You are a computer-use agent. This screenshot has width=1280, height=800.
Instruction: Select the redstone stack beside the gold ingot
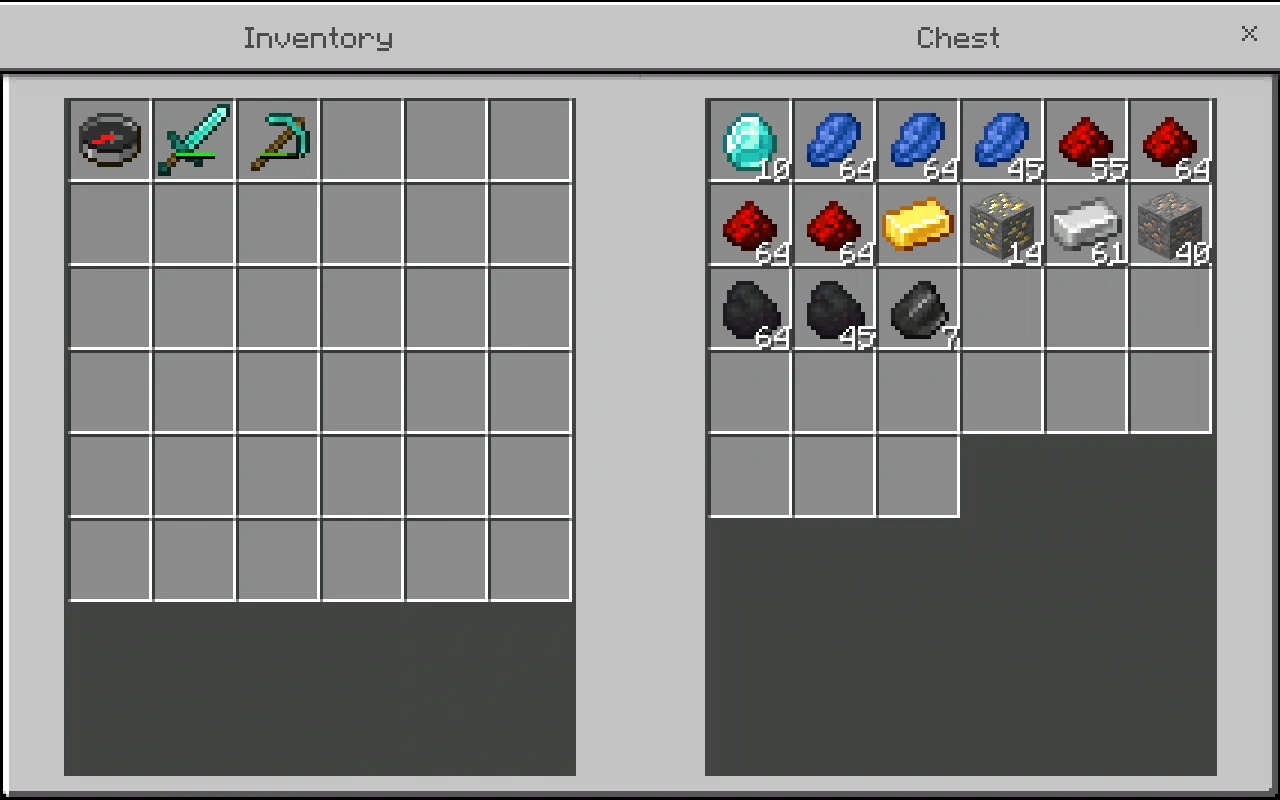[834, 224]
